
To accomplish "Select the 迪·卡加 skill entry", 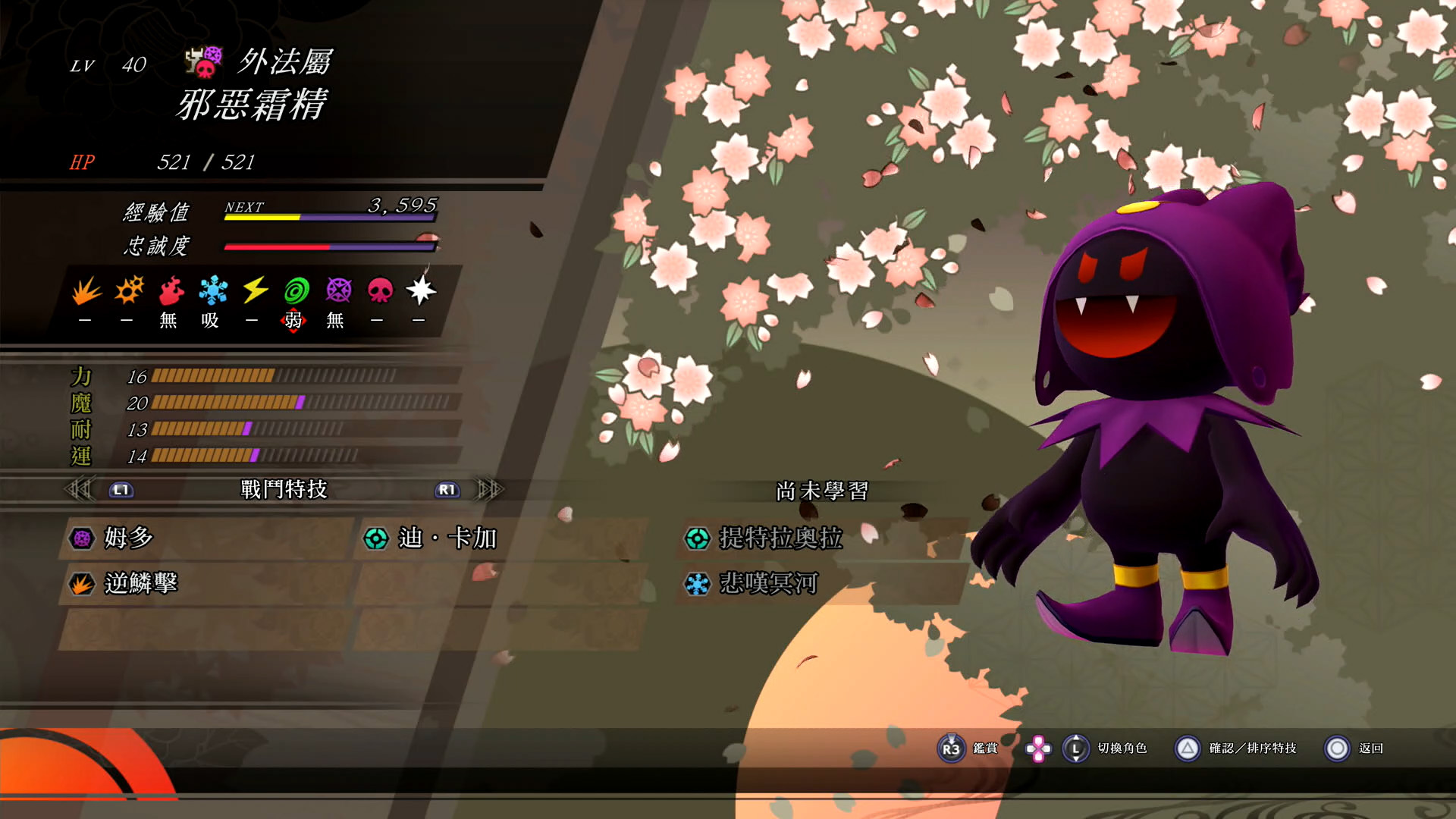I will tap(447, 538).
